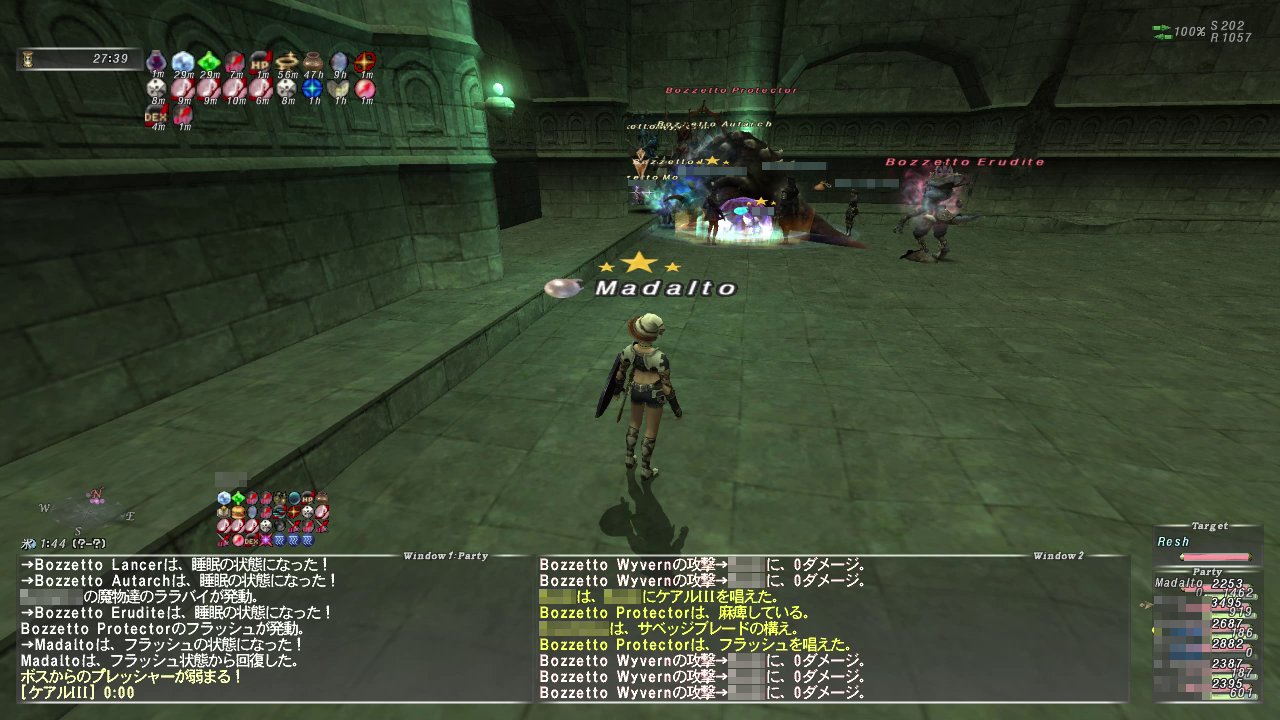Click the green crystal buff icon

[209, 62]
